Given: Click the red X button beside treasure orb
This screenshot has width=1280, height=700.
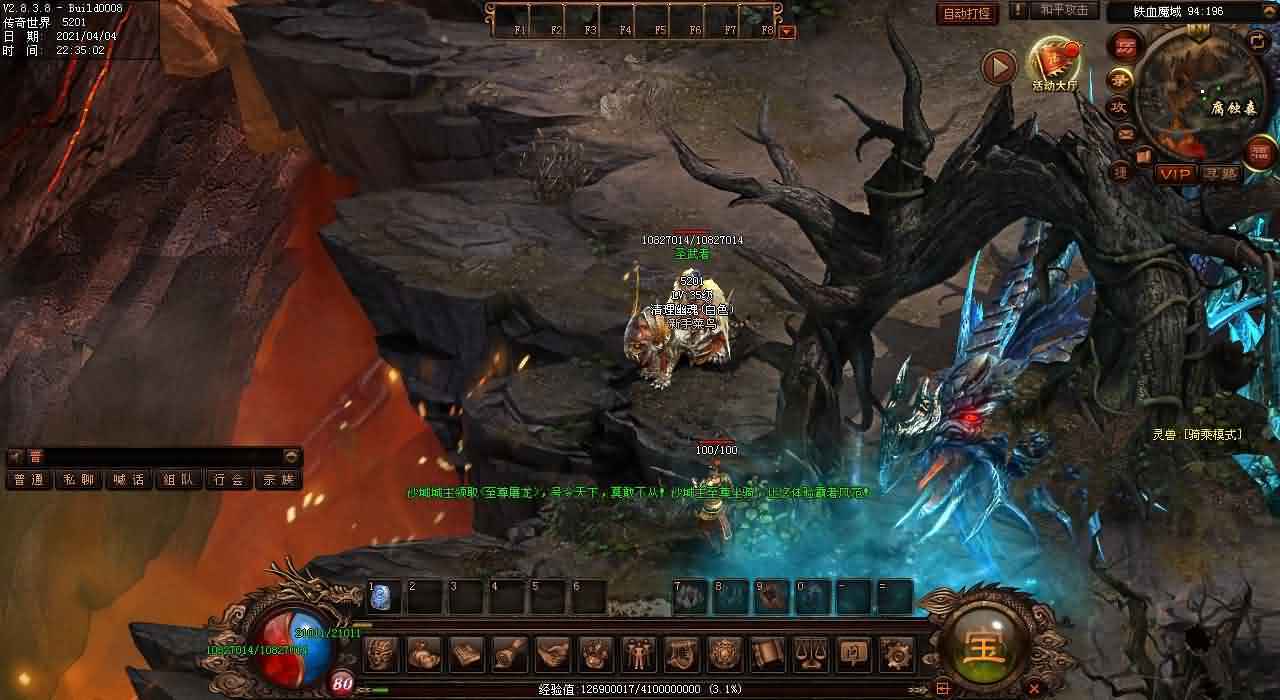Looking at the screenshot, I should coord(1034,687).
